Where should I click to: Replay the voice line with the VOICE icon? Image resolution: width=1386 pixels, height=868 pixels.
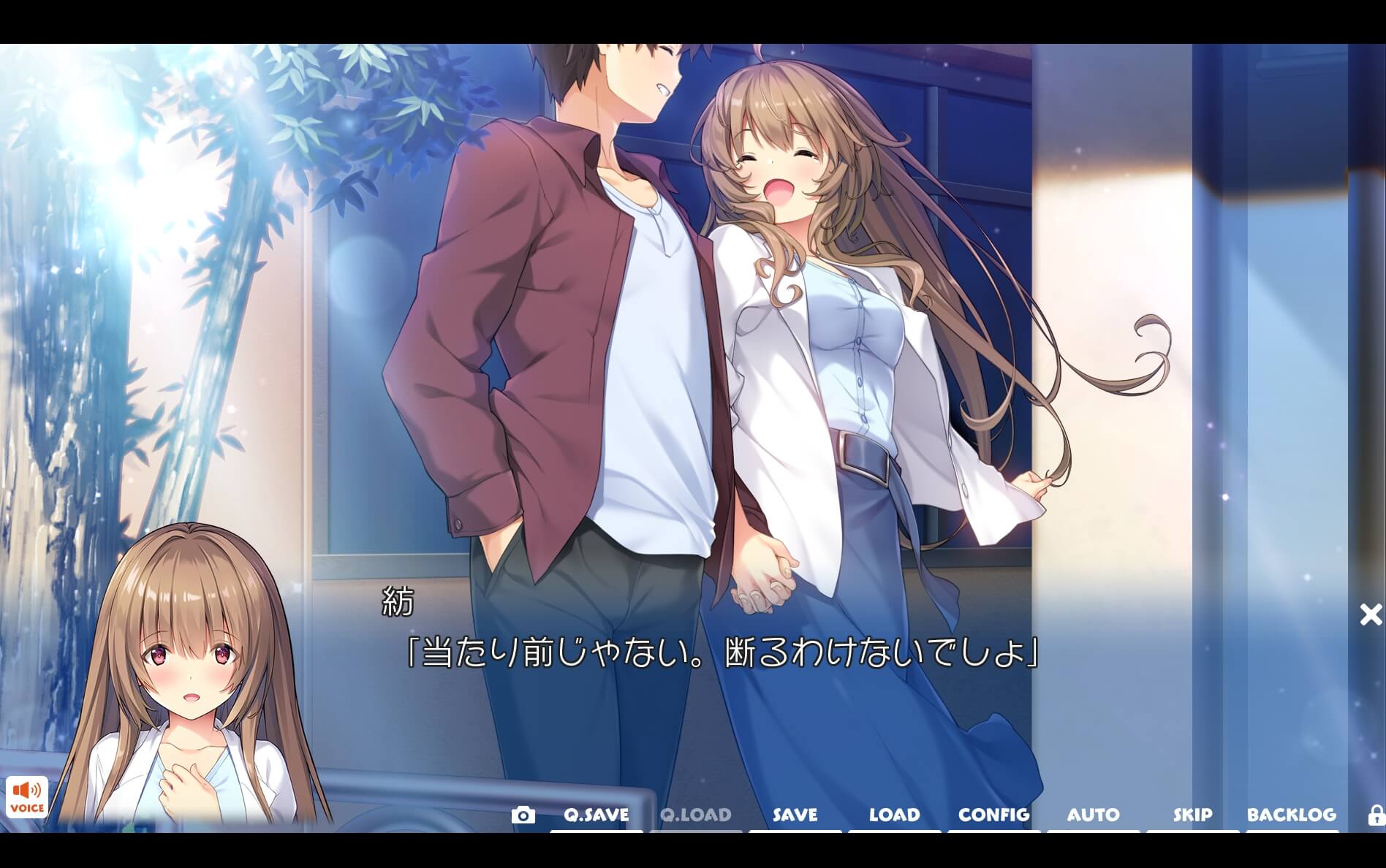[29, 798]
